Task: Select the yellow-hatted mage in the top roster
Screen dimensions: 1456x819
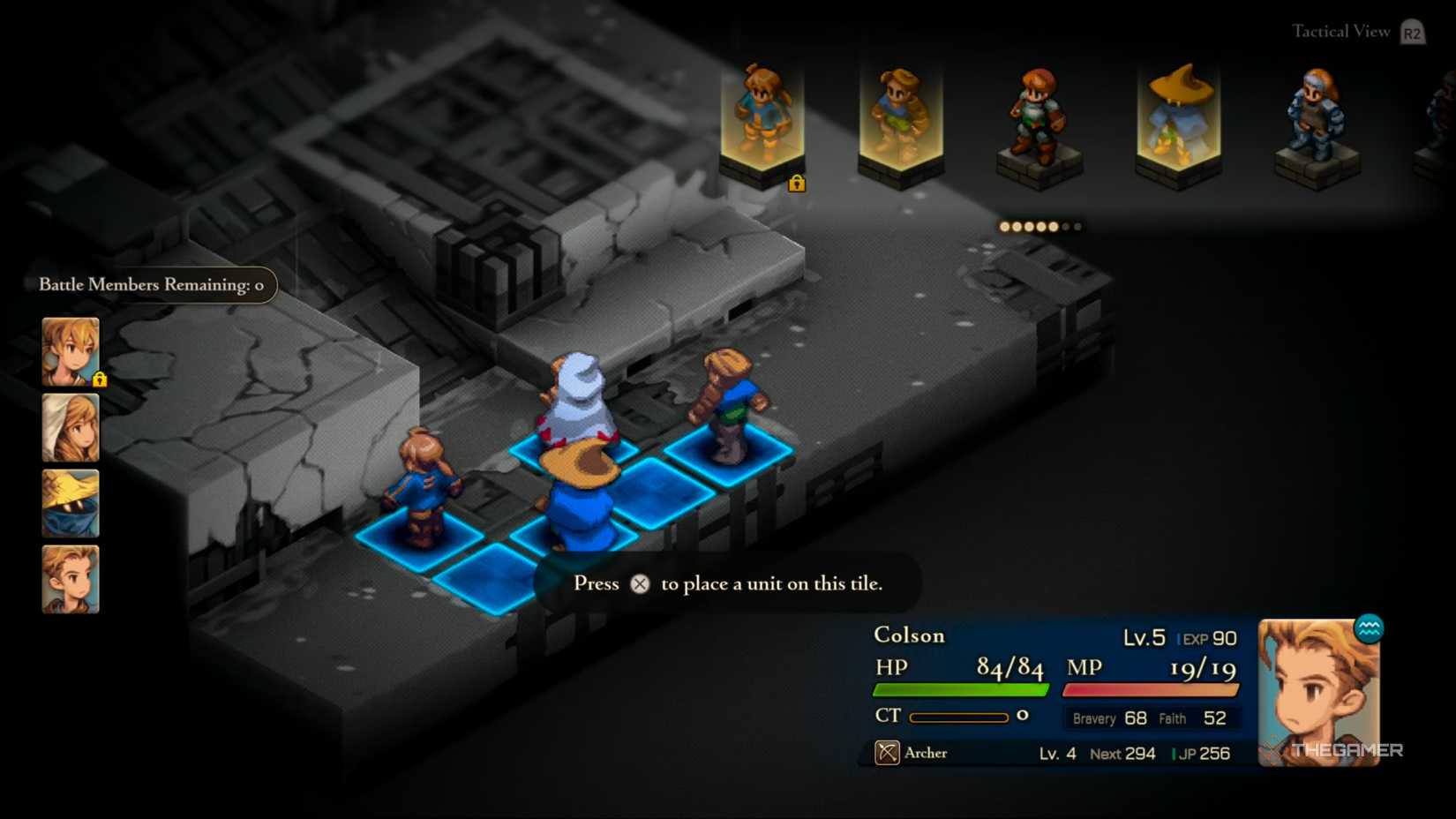Action: [x=1178, y=115]
